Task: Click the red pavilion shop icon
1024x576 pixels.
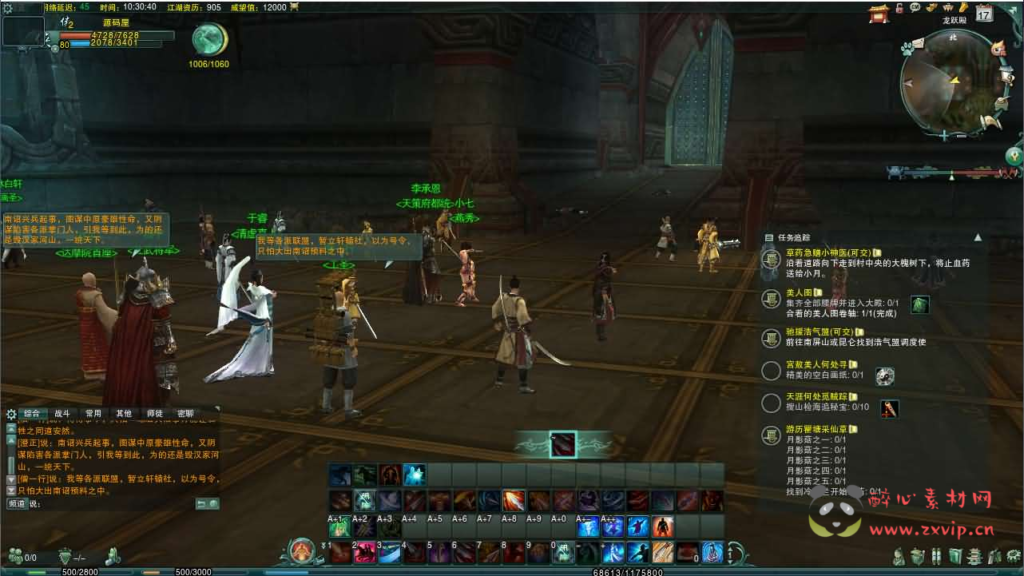Action: pyautogui.click(x=879, y=13)
